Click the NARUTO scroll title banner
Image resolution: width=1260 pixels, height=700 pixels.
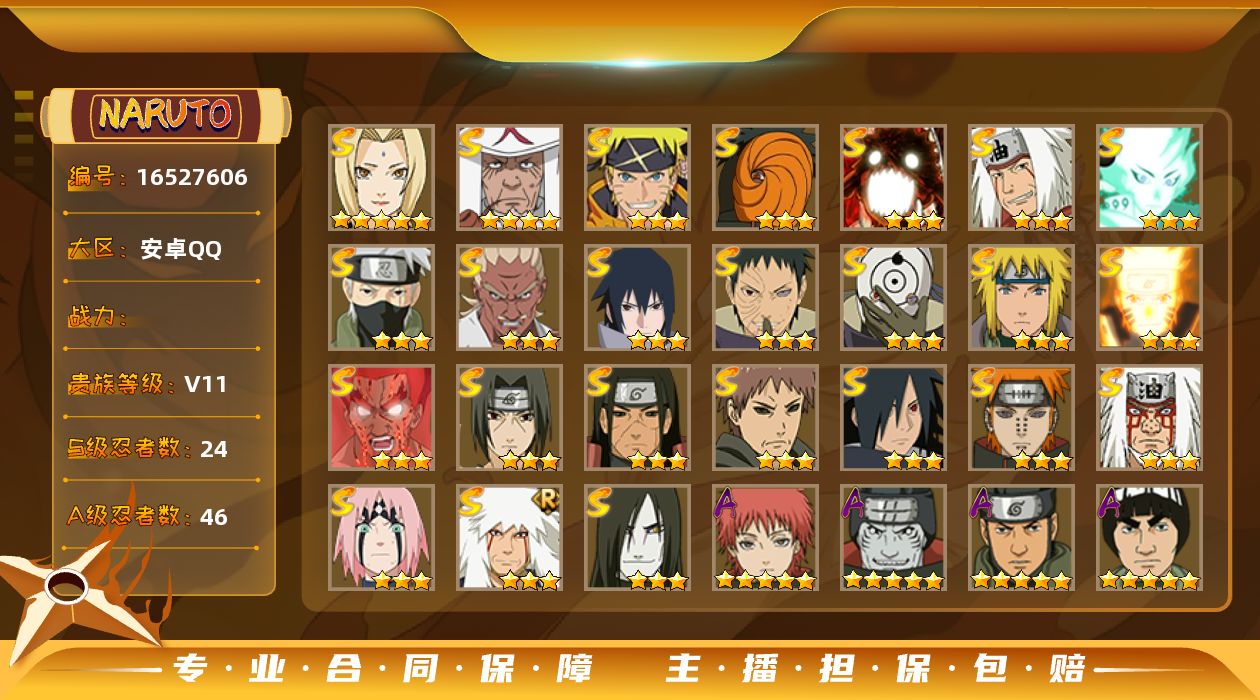pyautogui.click(x=166, y=115)
